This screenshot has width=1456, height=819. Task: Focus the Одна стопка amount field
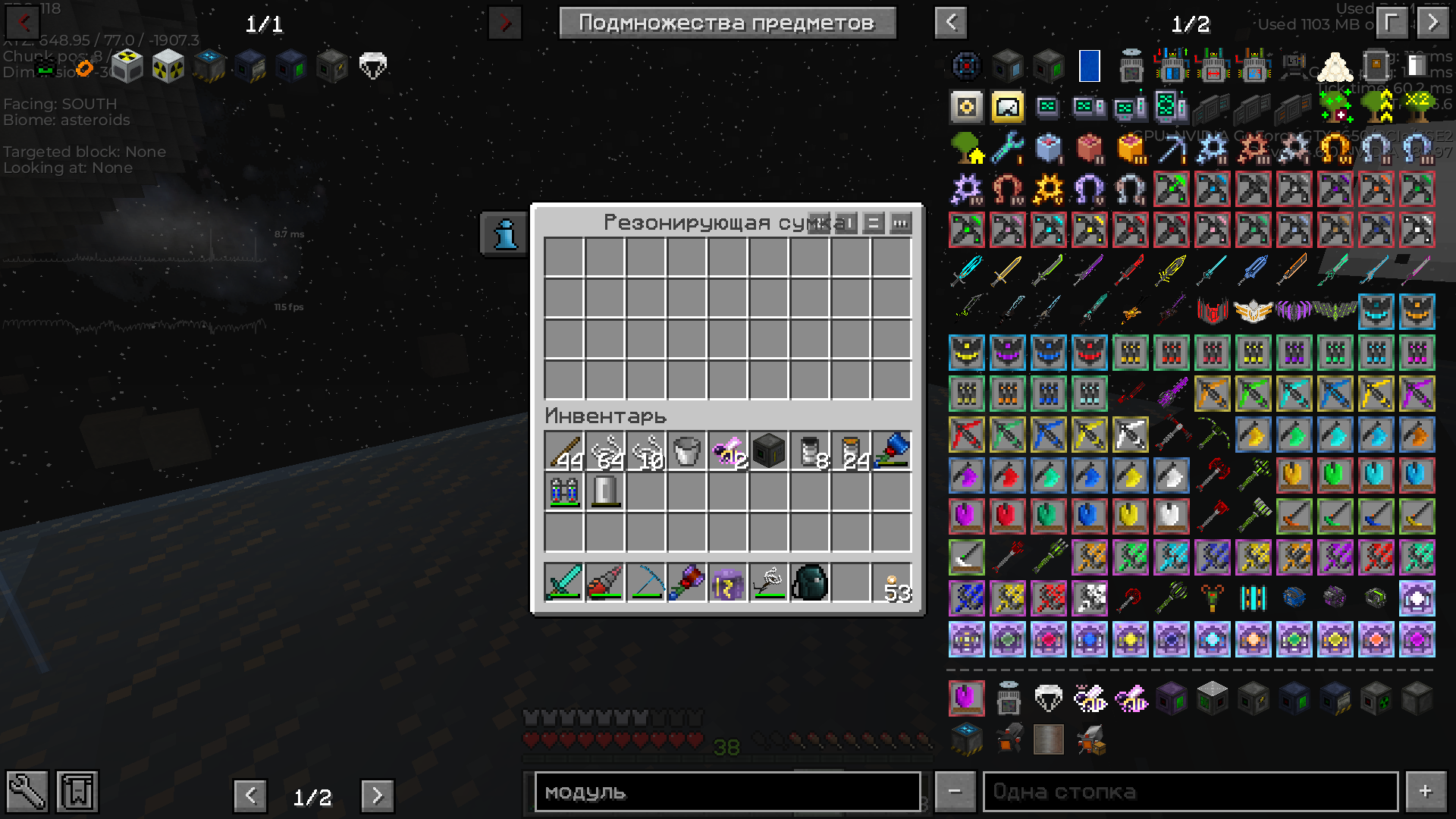click(x=1191, y=792)
